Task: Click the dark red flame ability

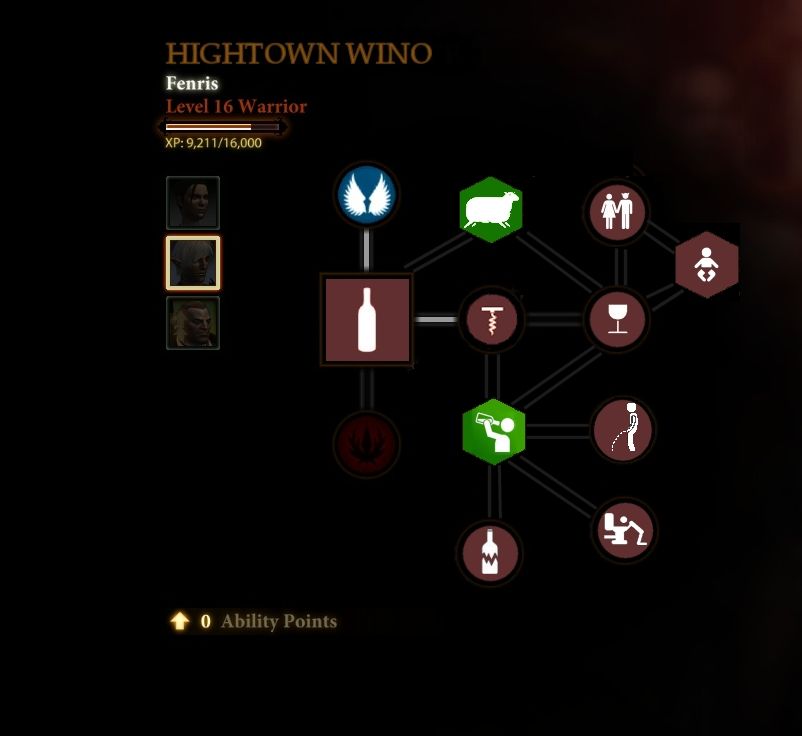Action: pyautogui.click(x=366, y=442)
